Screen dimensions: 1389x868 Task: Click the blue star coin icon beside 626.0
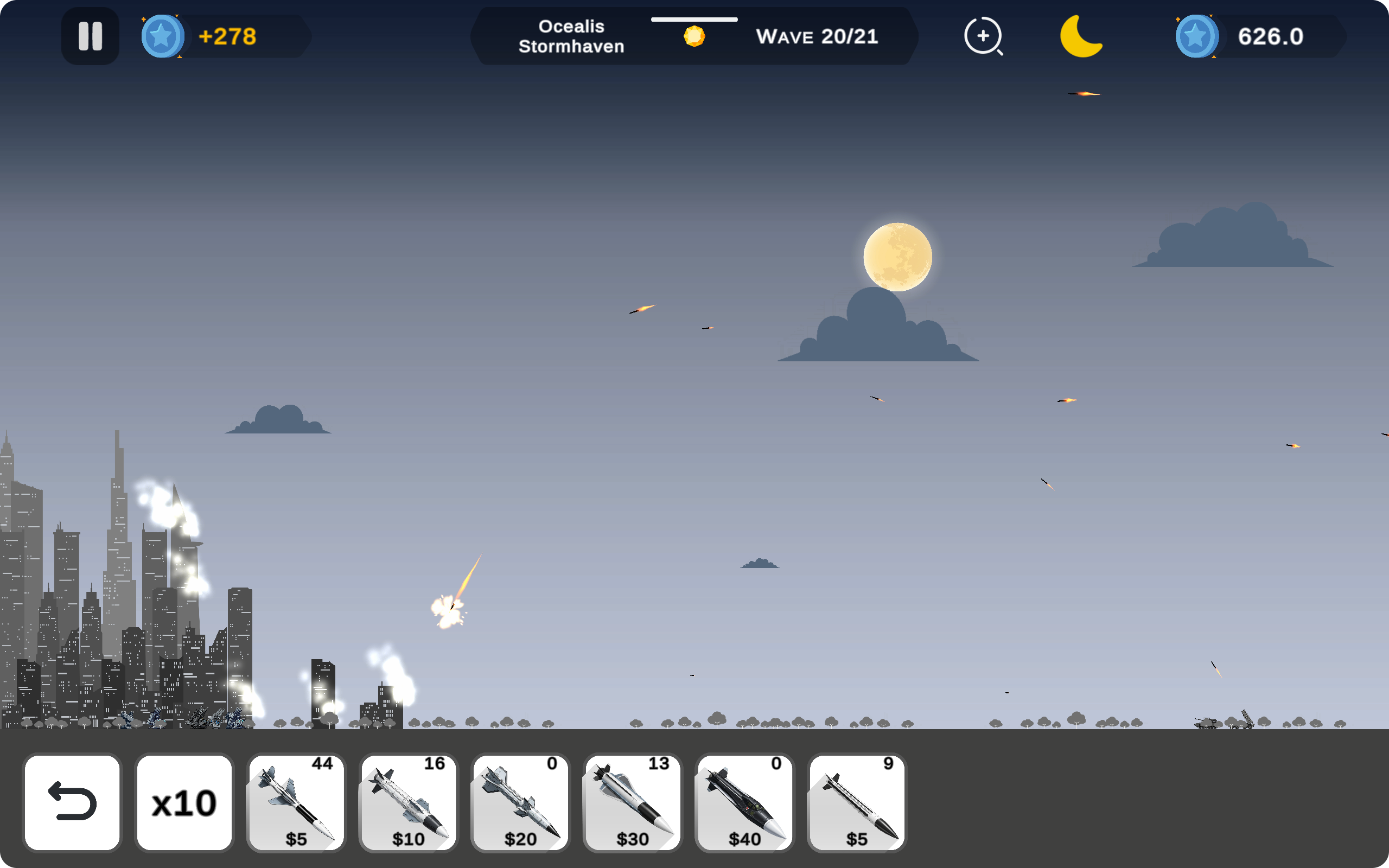tap(1197, 36)
